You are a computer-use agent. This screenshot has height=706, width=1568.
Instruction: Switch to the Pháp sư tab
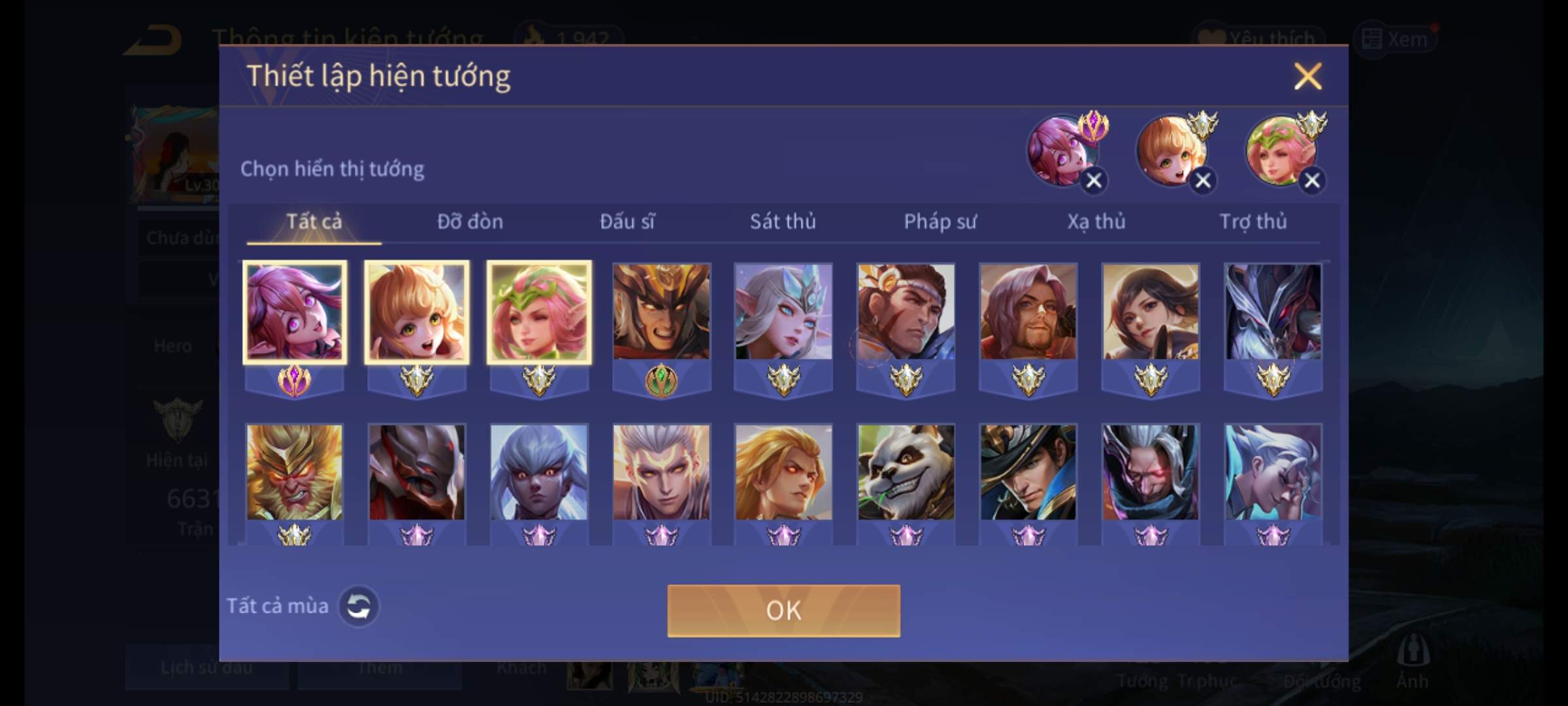point(939,222)
